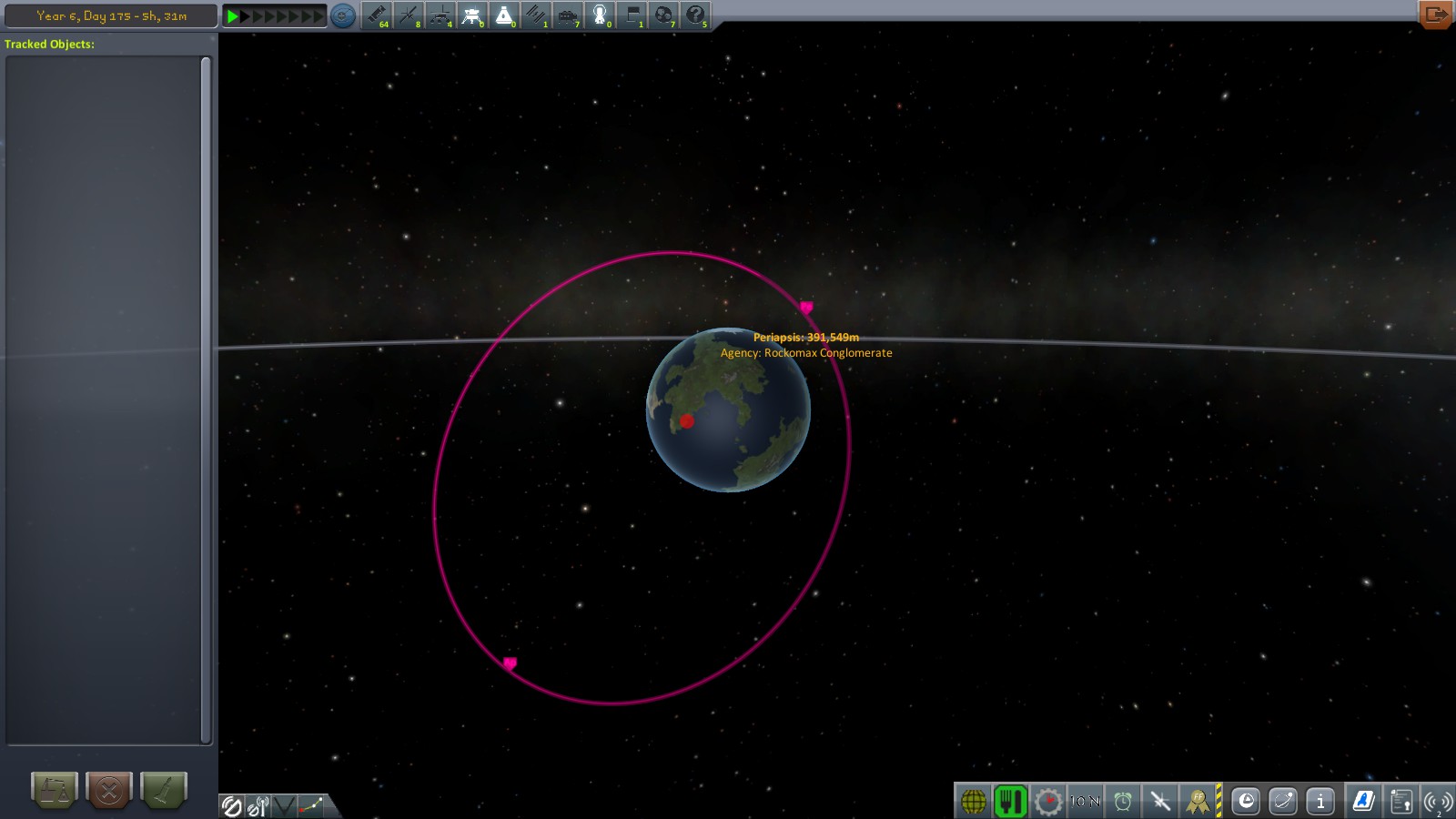Open the alarm clock toolbar icon
The image size is (1456, 819).
click(x=1123, y=801)
